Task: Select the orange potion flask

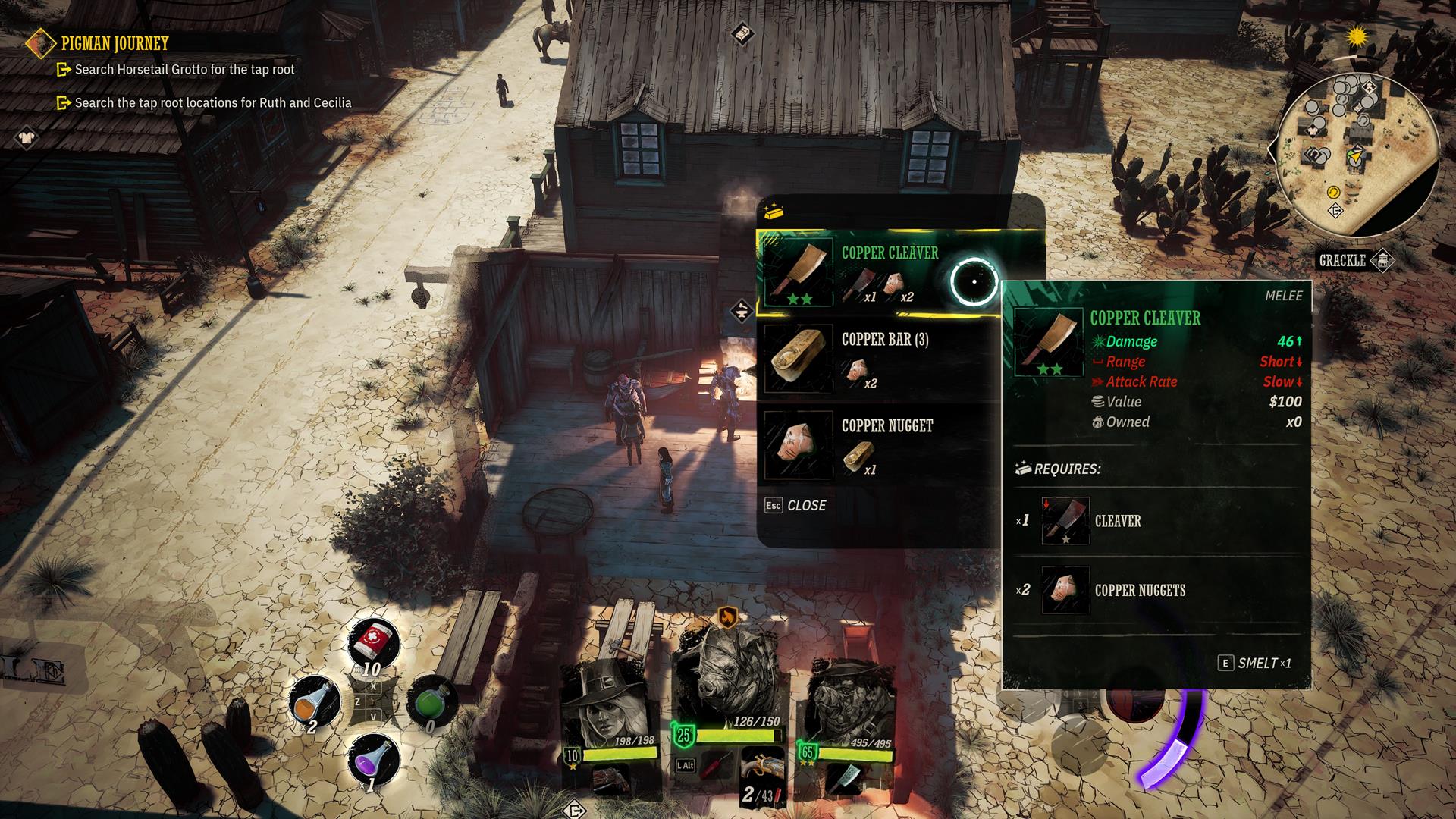Action: [315, 700]
